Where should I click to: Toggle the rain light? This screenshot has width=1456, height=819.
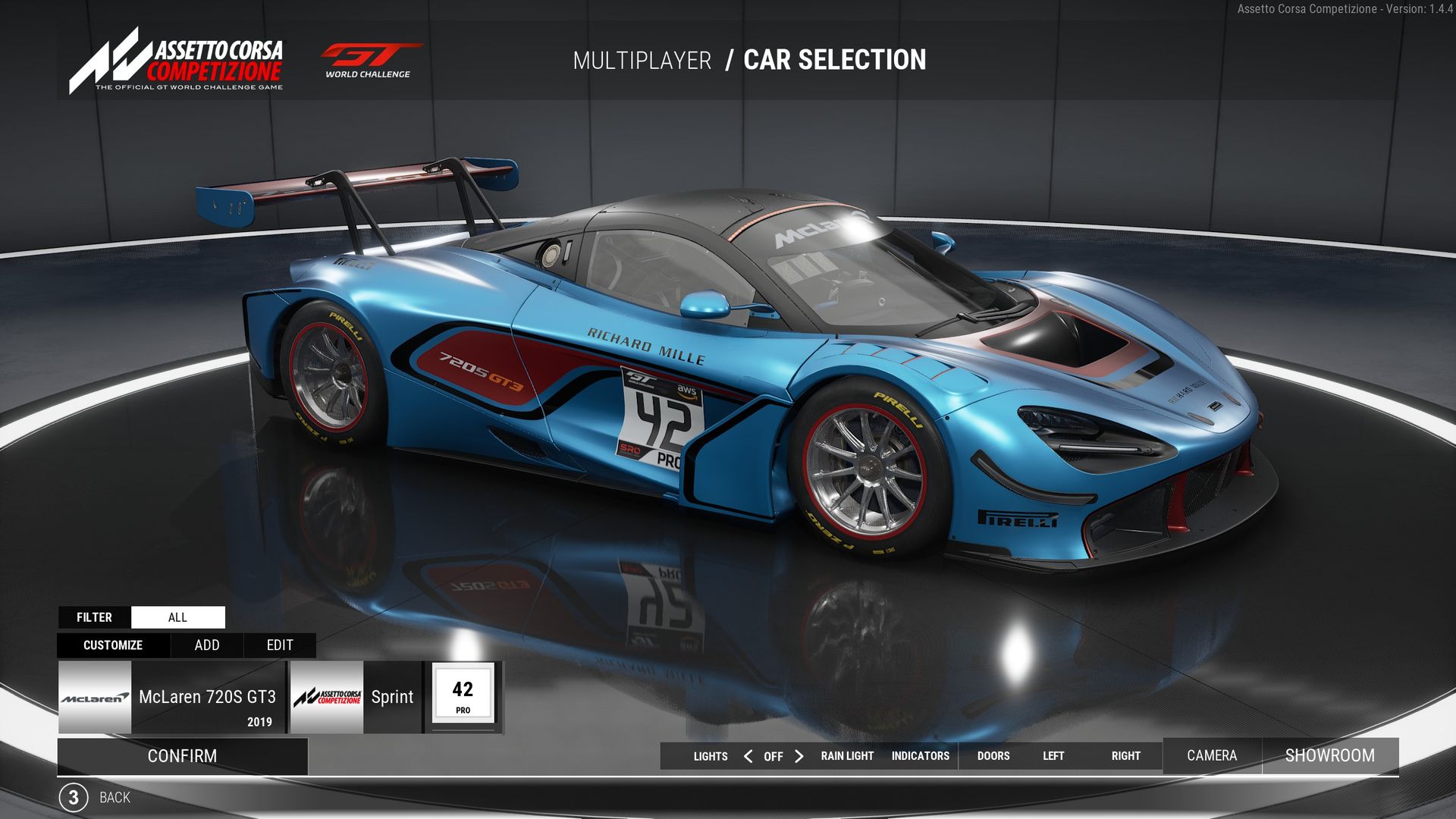pos(847,756)
